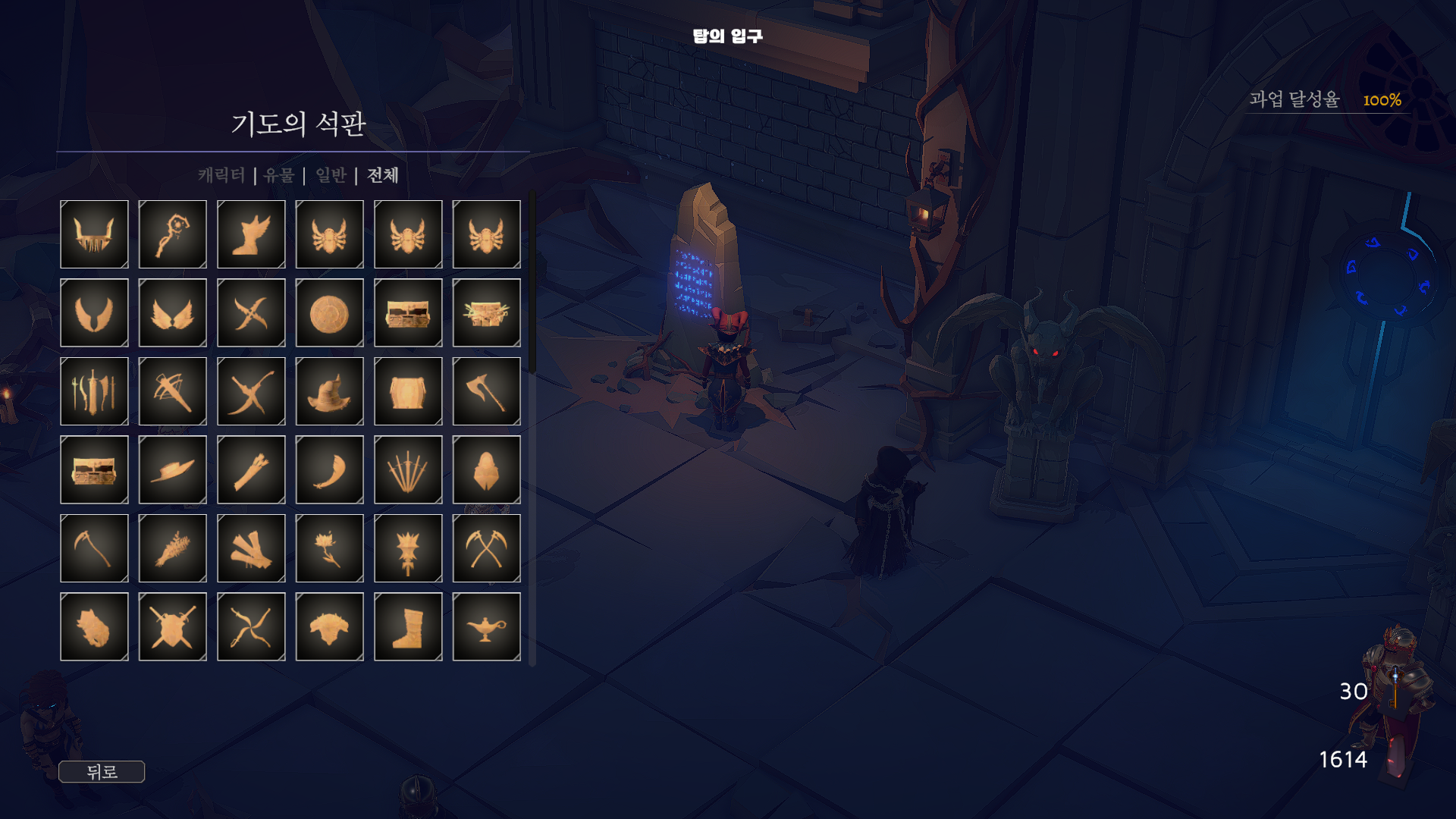Choose the battle axe tile
1456x819 pixels.
click(x=486, y=391)
